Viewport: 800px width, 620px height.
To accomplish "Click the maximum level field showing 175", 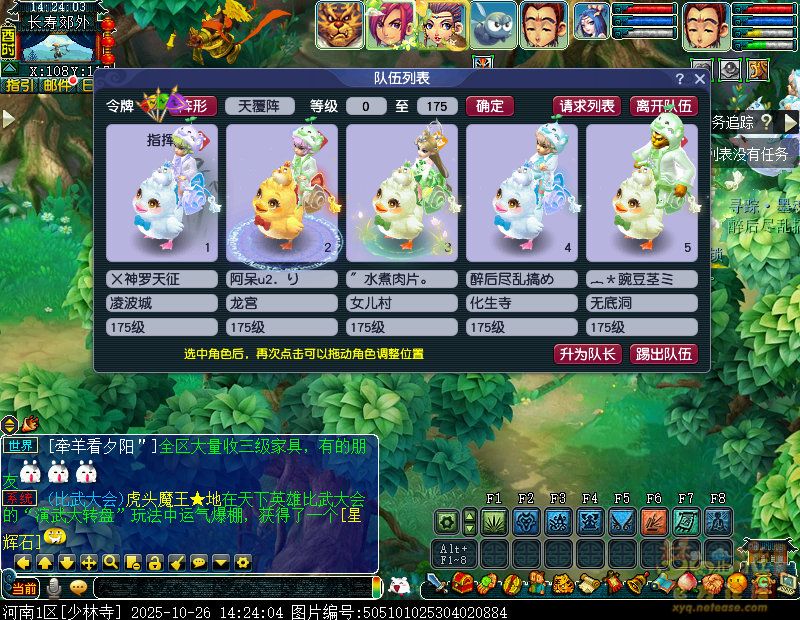I will 437,106.
